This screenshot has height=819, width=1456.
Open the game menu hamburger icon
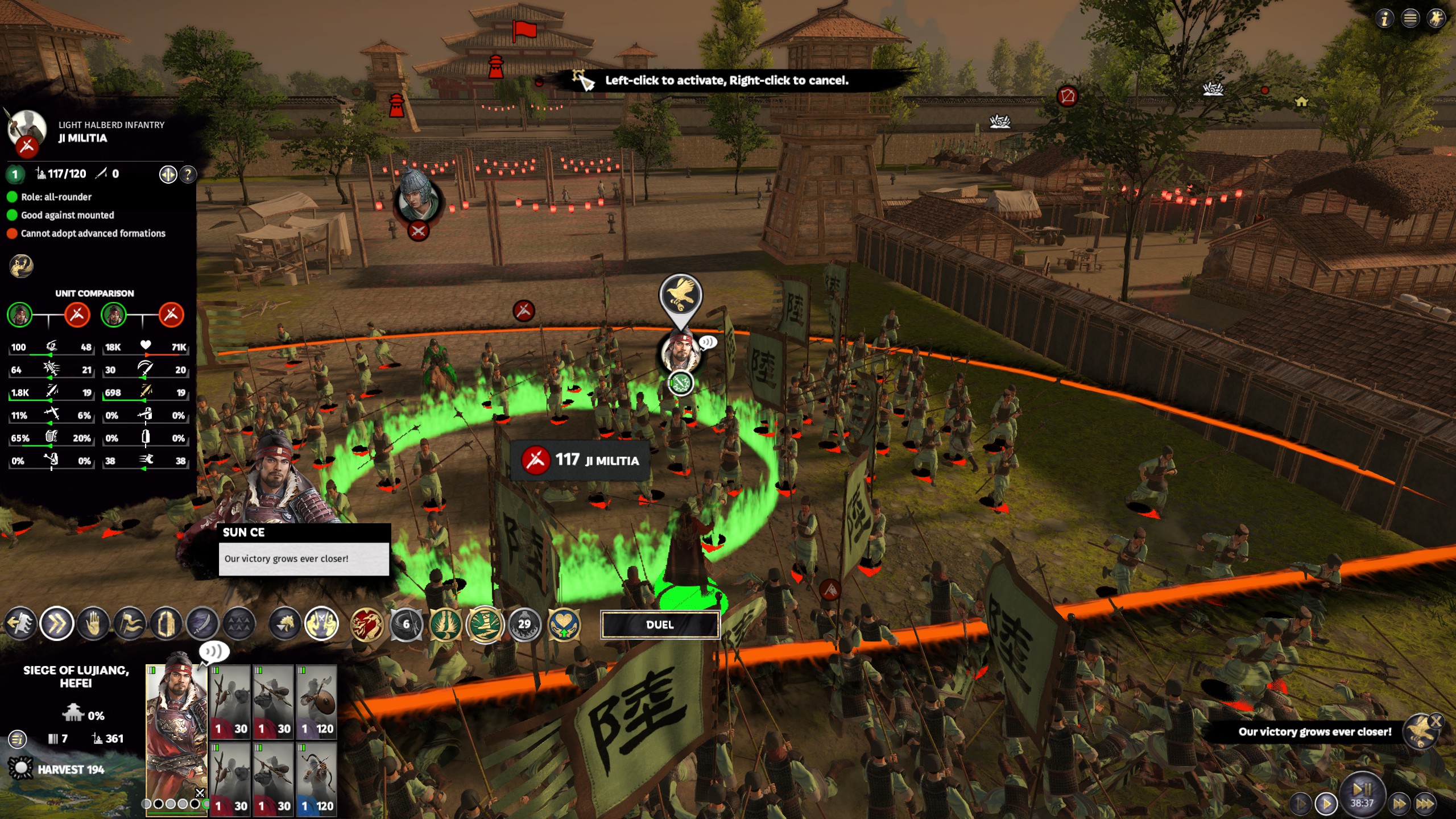click(1410, 19)
